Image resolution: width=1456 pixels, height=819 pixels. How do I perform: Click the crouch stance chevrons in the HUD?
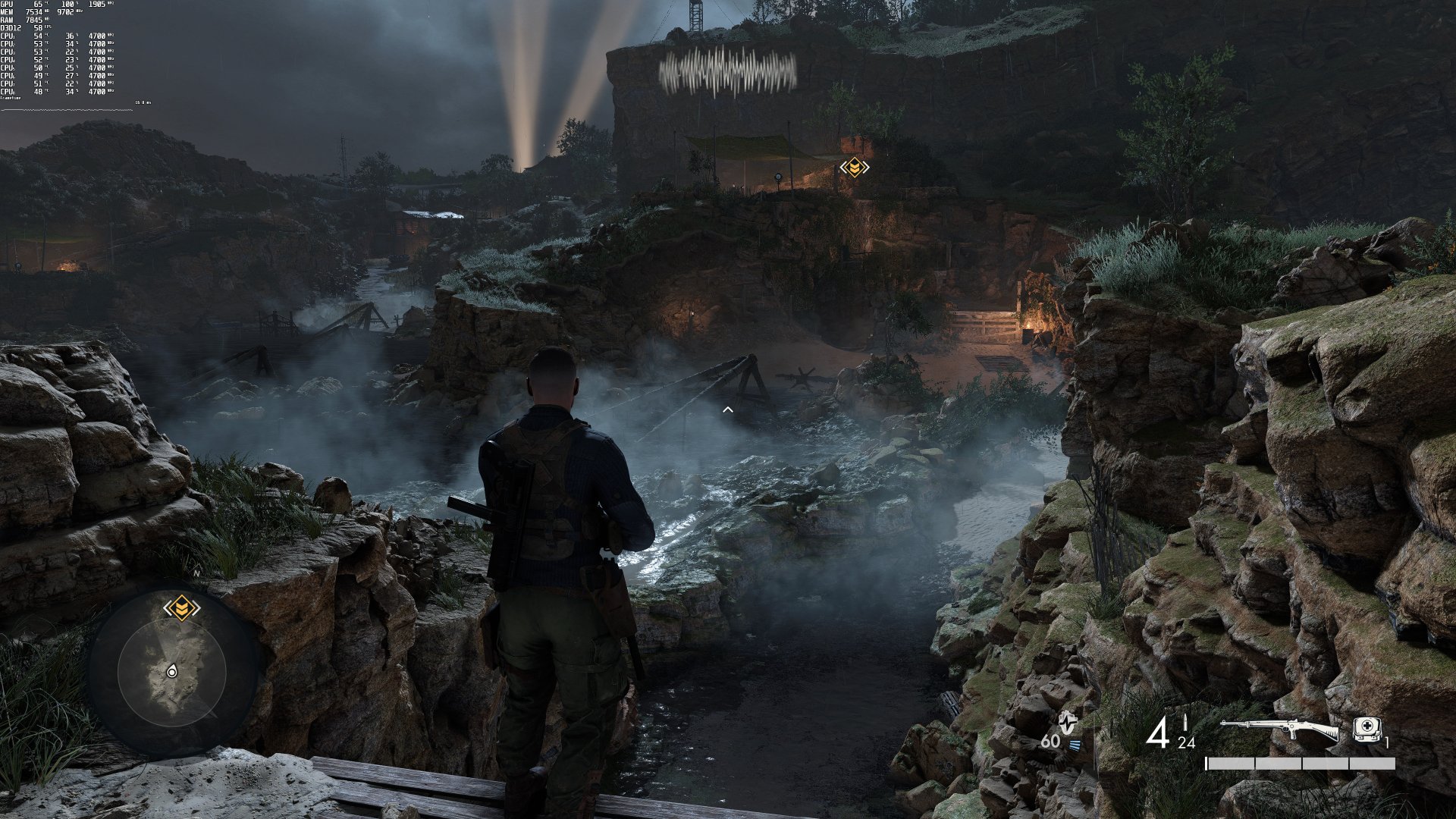pyautogui.click(x=1075, y=743)
